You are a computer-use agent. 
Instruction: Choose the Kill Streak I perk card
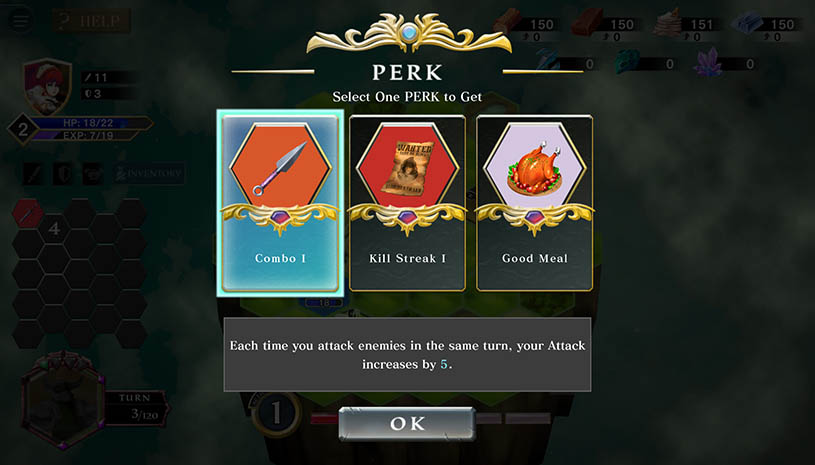coord(407,203)
